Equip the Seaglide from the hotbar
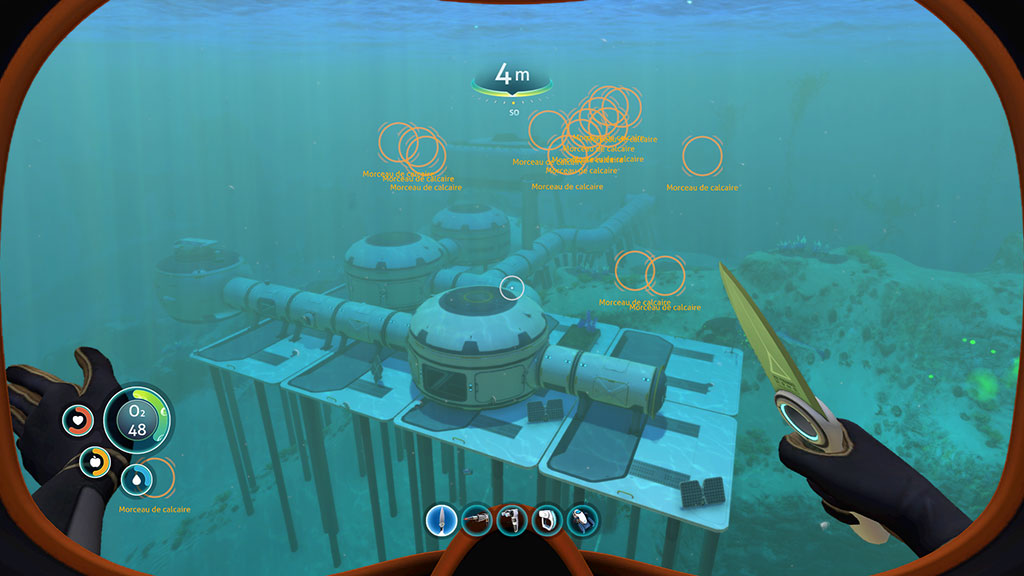The image size is (1024, 576). [582, 520]
